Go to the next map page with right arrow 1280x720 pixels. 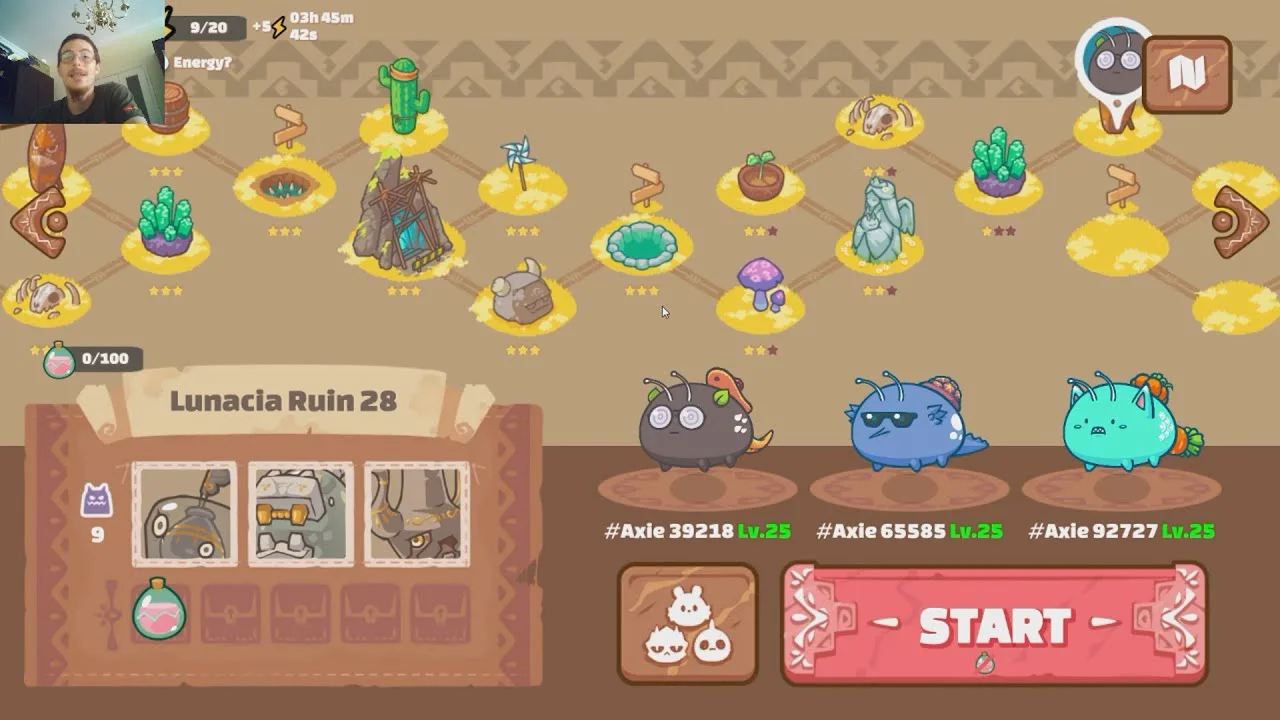[x=1239, y=222]
